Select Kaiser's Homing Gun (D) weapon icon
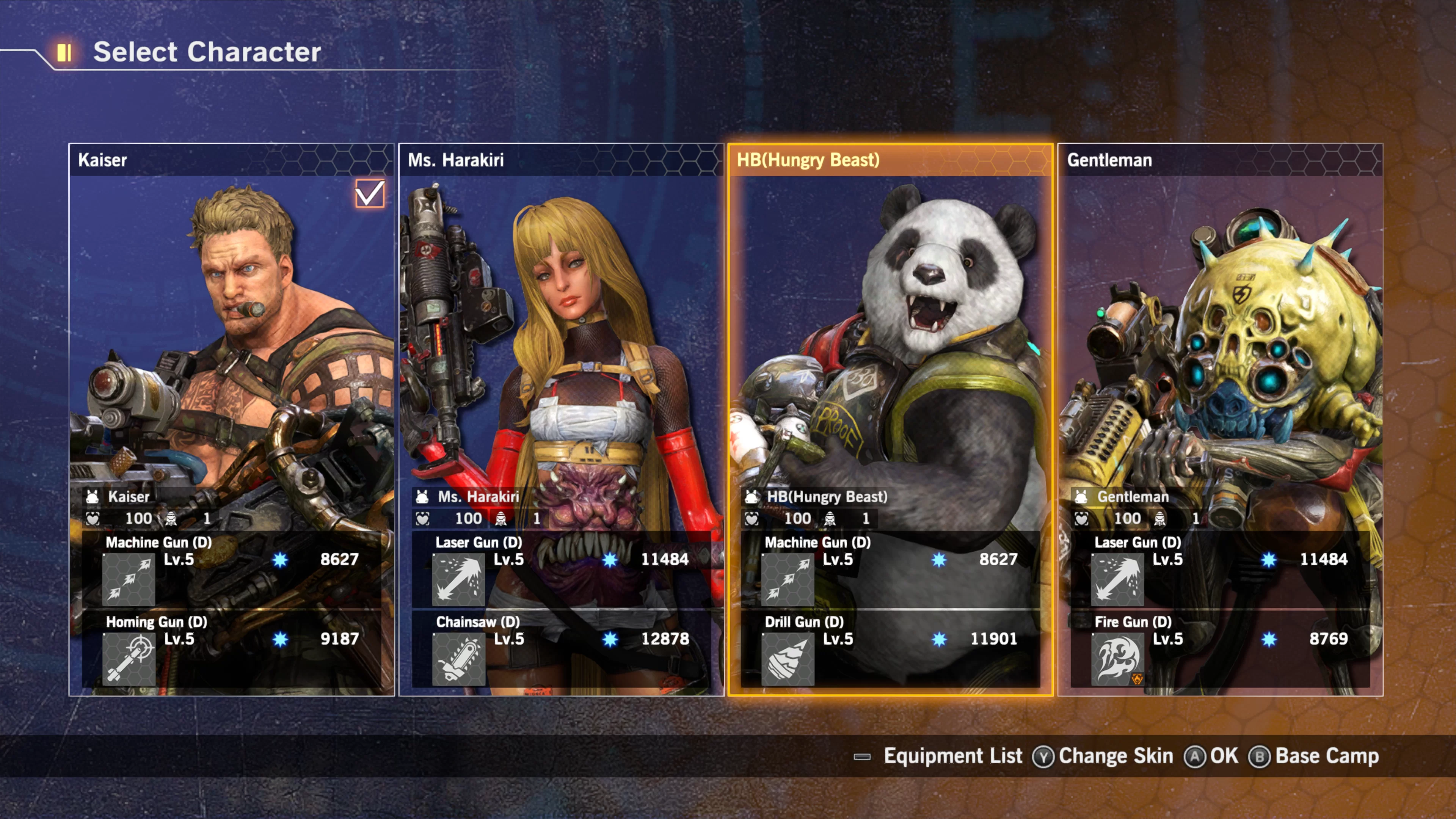The image size is (1456, 819). (129, 659)
